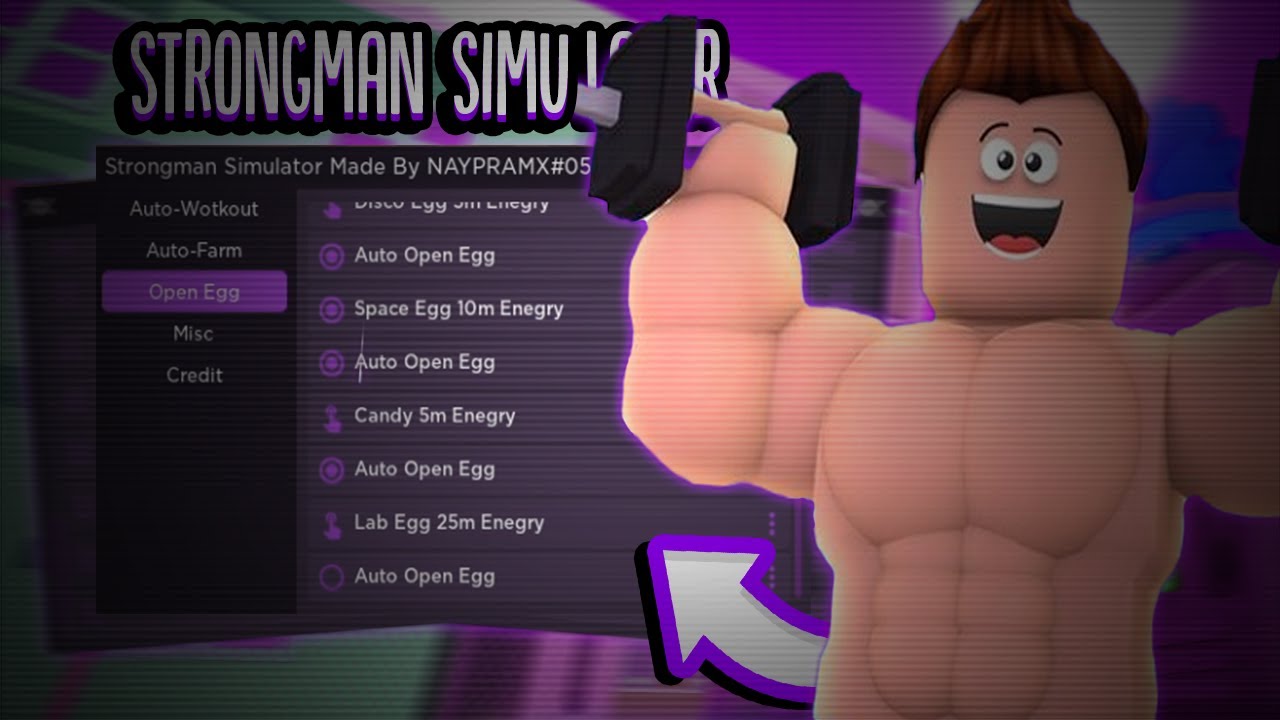Select the highlighted Open Egg tab
Image resolution: width=1280 pixels, height=720 pixels.
pos(194,292)
